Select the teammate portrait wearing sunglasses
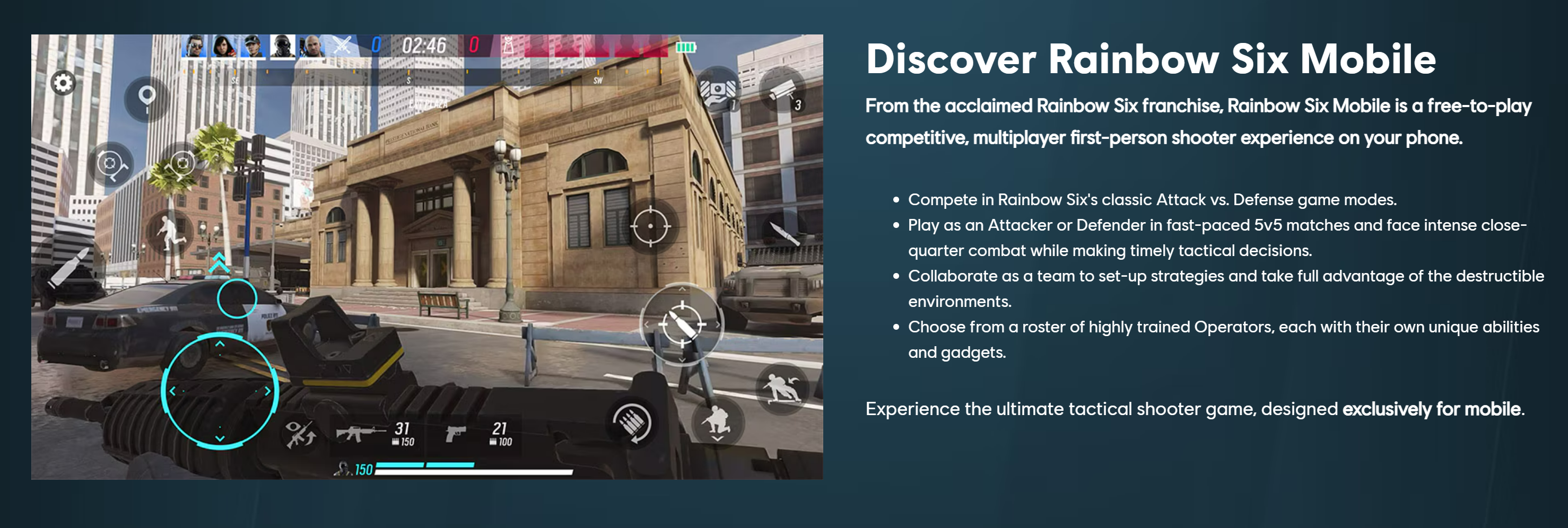 (x=195, y=46)
